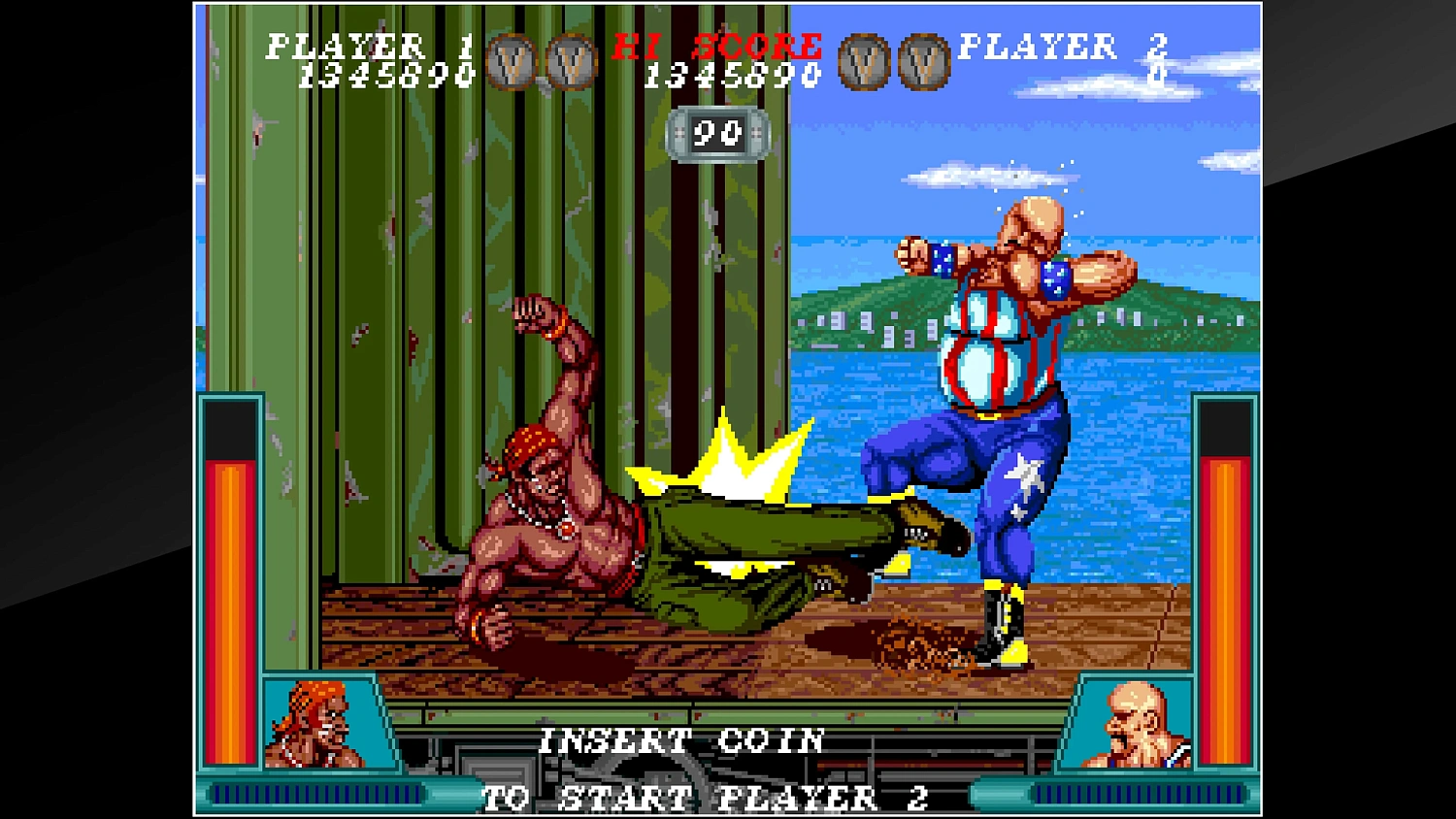This screenshot has height=819, width=1456.
Task: Click the TO START PLAYER 2 text
Action: (708, 798)
